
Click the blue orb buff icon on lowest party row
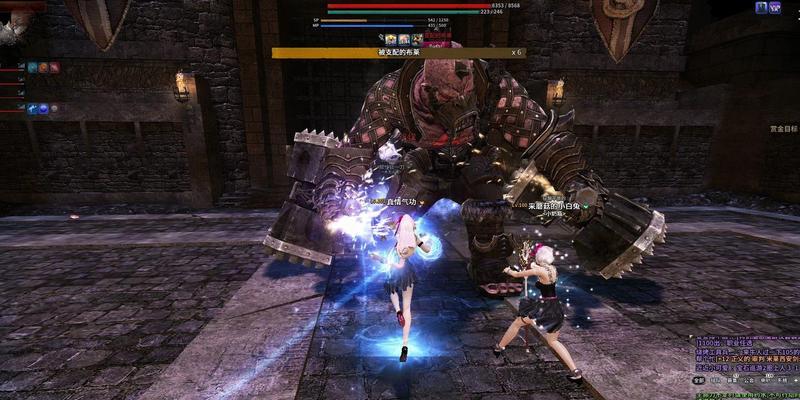click(x=43, y=108)
